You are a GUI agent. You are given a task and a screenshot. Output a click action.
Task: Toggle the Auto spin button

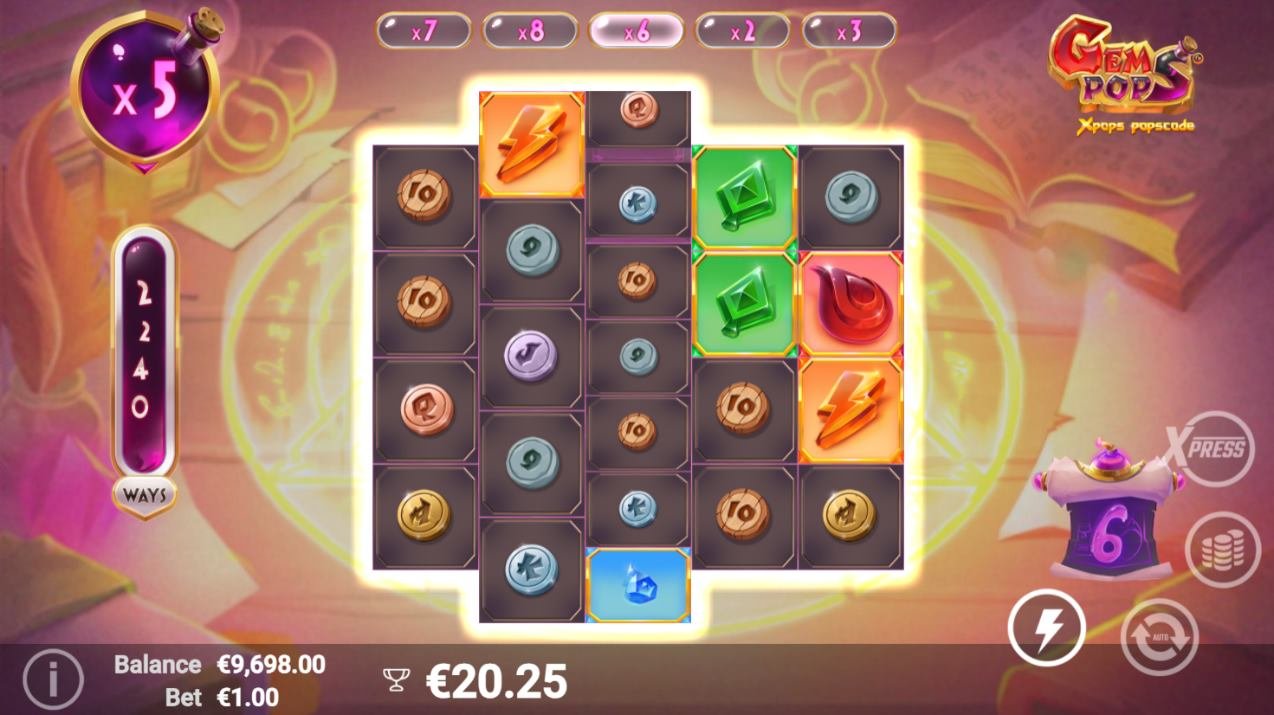1158,636
